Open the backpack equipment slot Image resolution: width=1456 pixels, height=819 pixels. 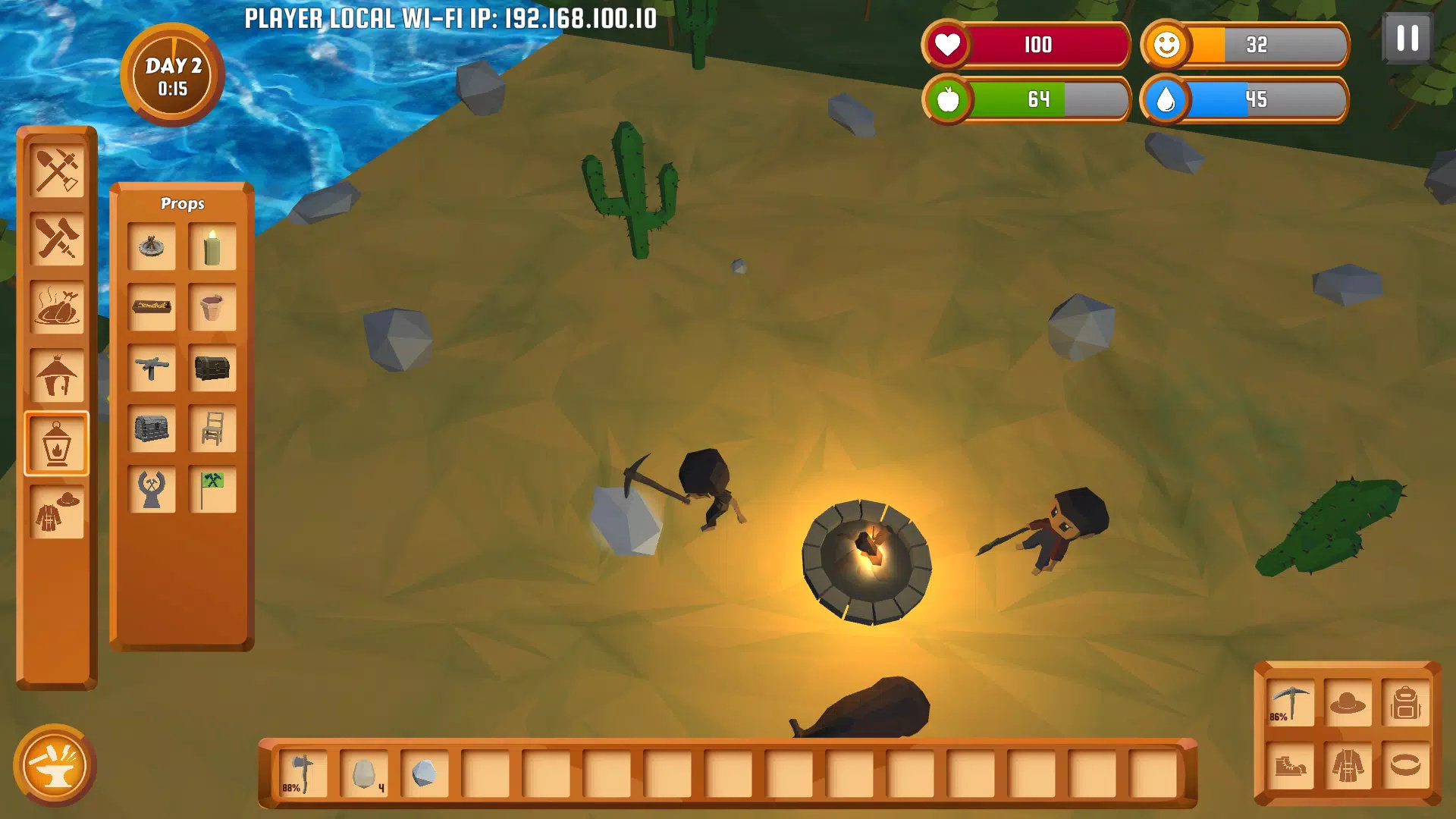click(x=1405, y=704)
